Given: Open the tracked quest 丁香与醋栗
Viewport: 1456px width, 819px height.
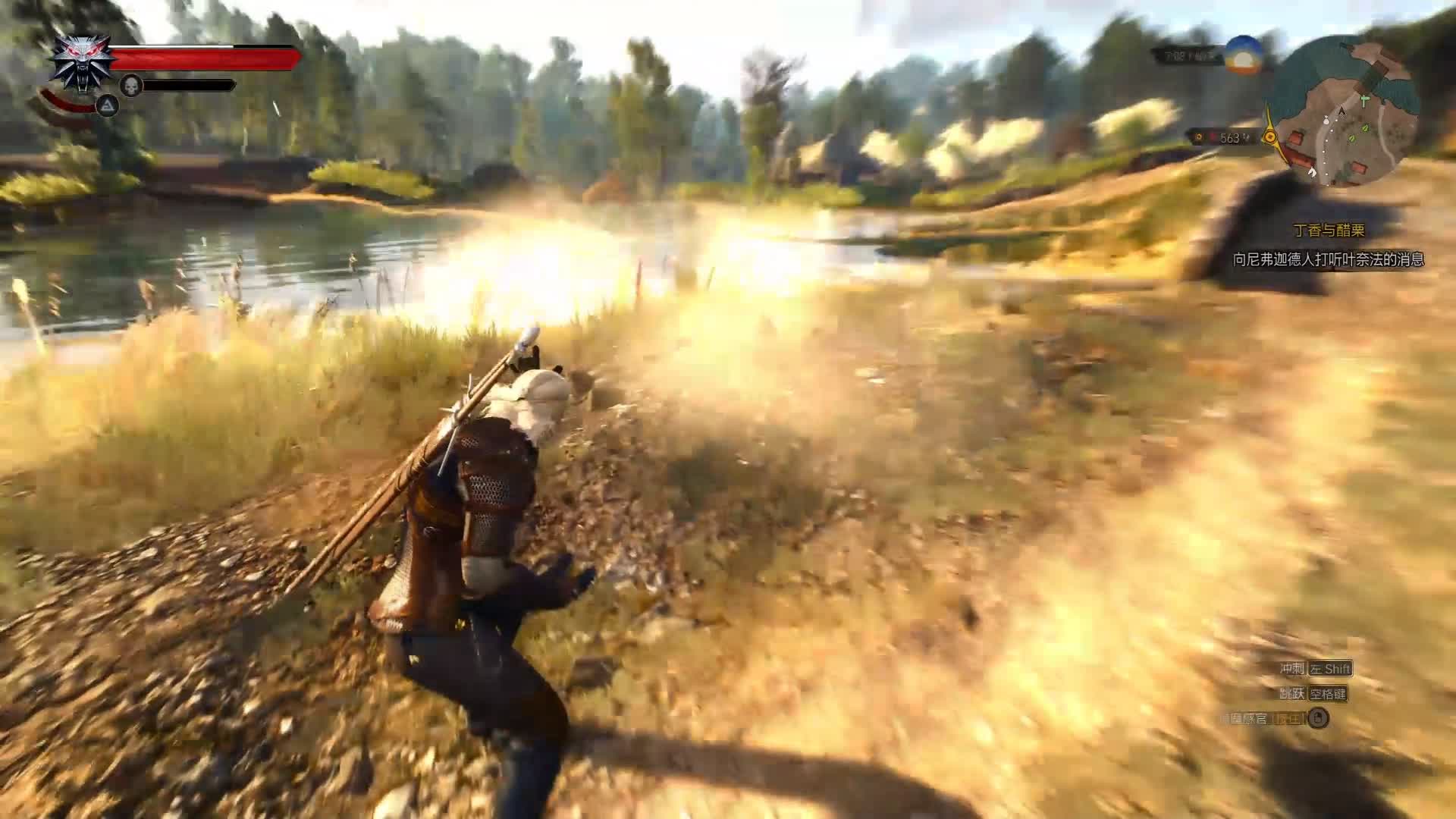Looking at the screenshot, I should pyautogui.click(x=1329, y=231).
